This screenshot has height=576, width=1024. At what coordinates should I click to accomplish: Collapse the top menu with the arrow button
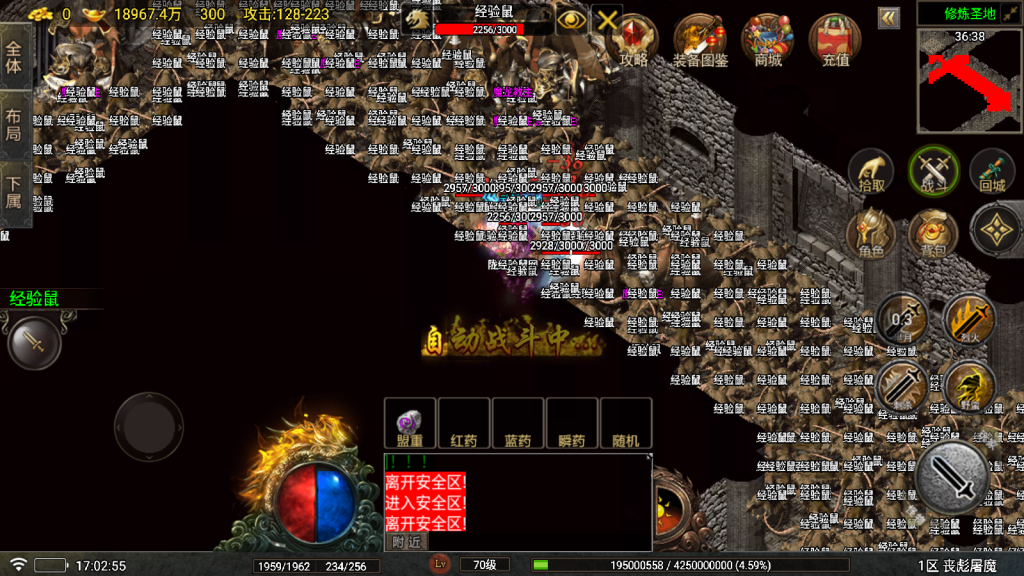(888, 18)
